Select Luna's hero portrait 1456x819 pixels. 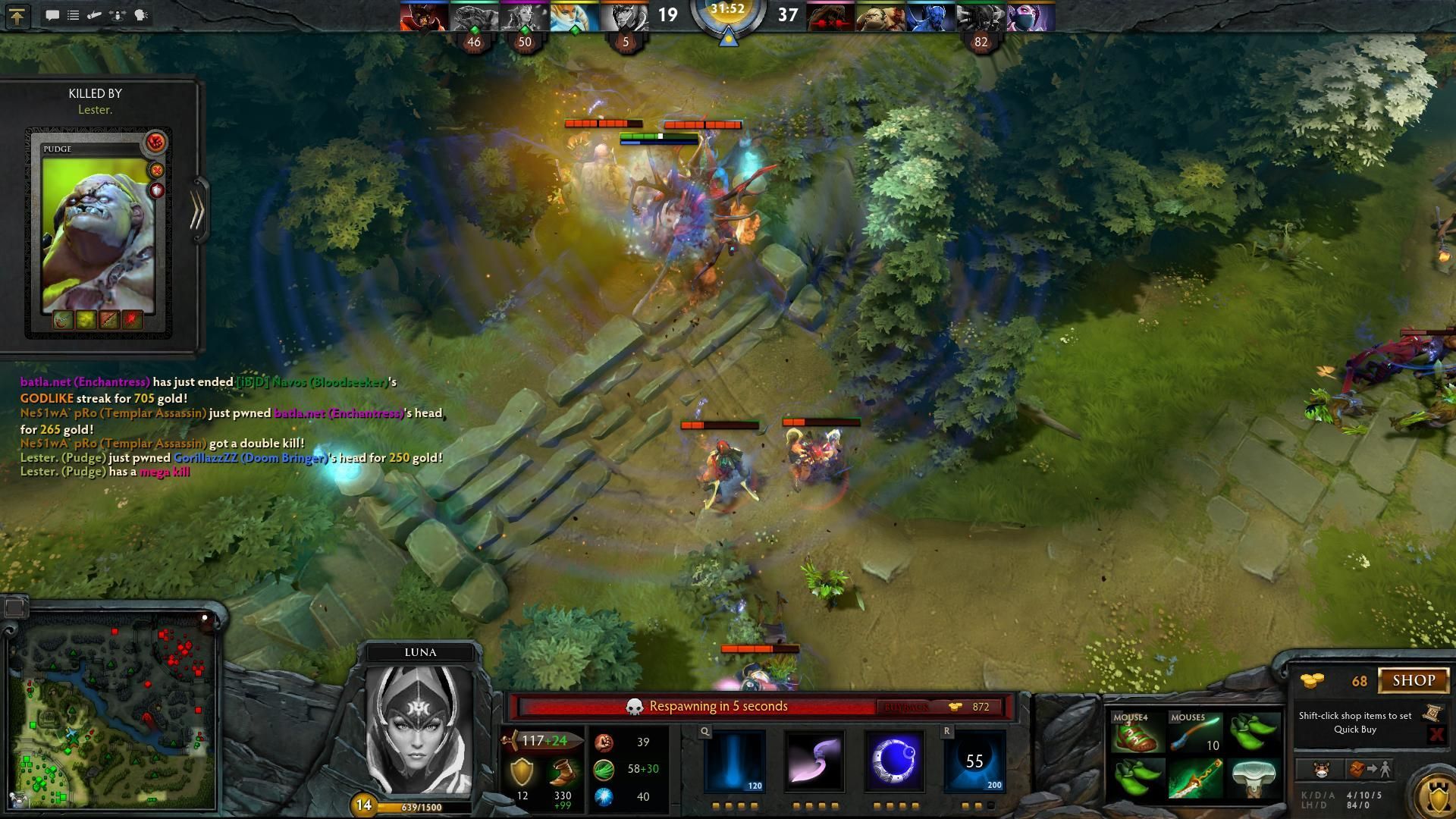point(419,730)
